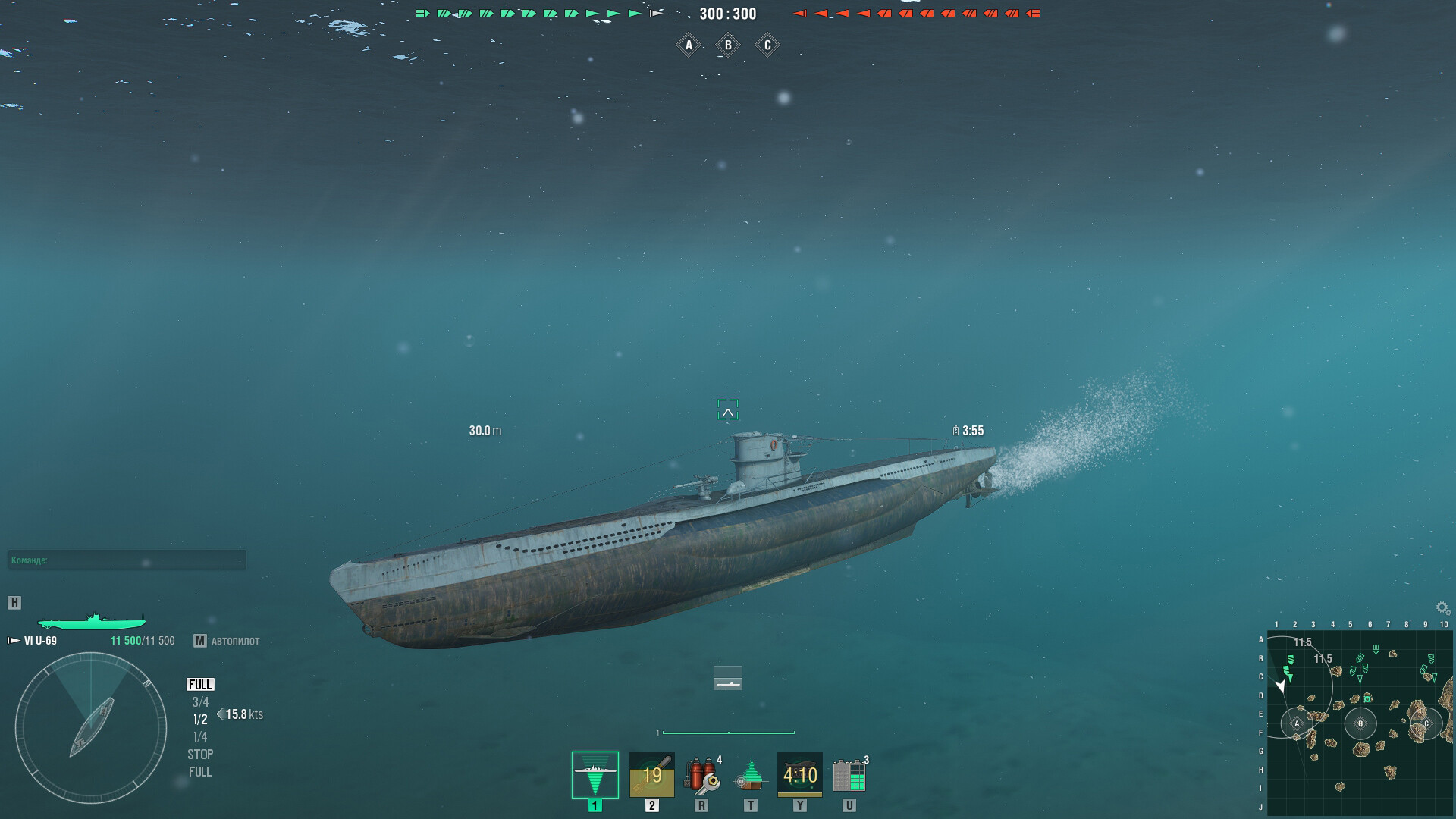Click the Команде chat input field
1456x819 pixels.
pyautogui.click(x=127, y=559)
